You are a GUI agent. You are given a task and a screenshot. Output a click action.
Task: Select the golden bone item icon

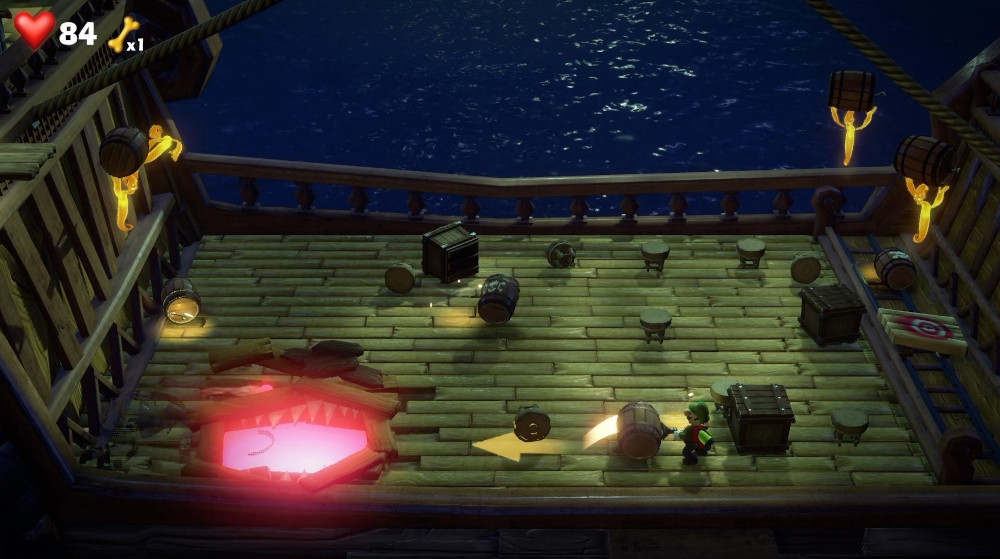(x=122, y=35)
